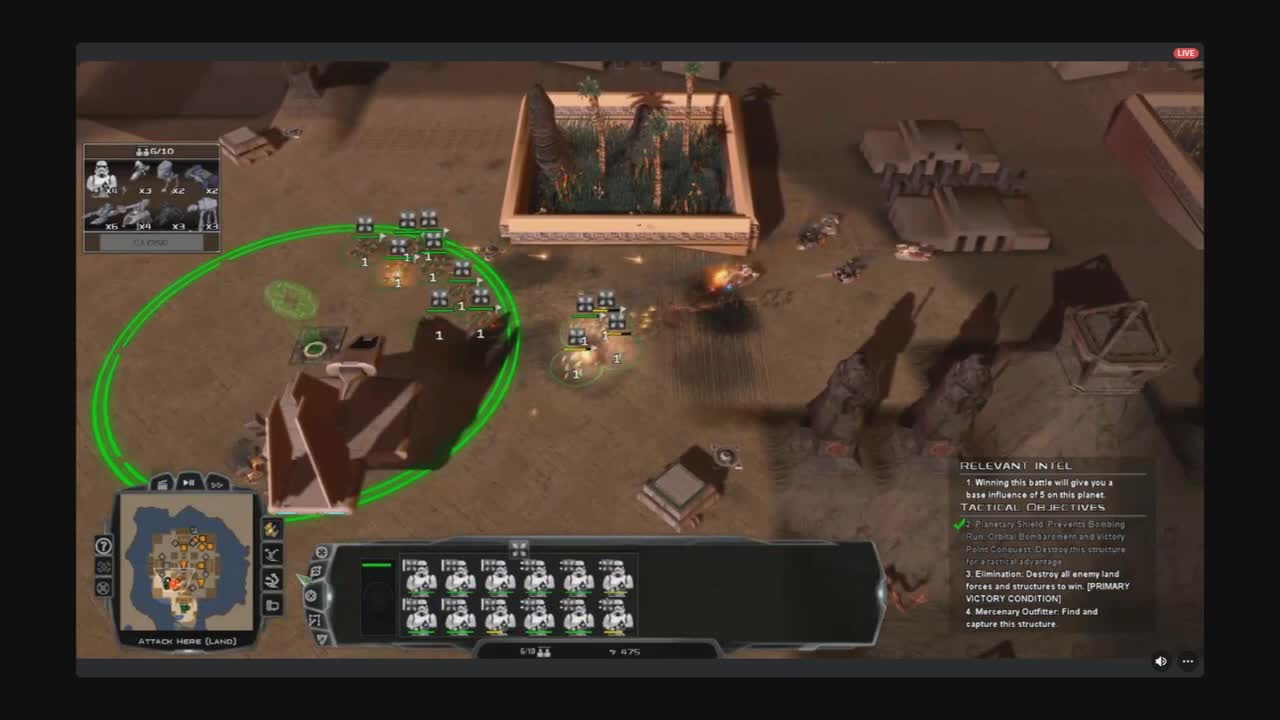
Task: Mute the livestream audio
Action: [1159, 661]
